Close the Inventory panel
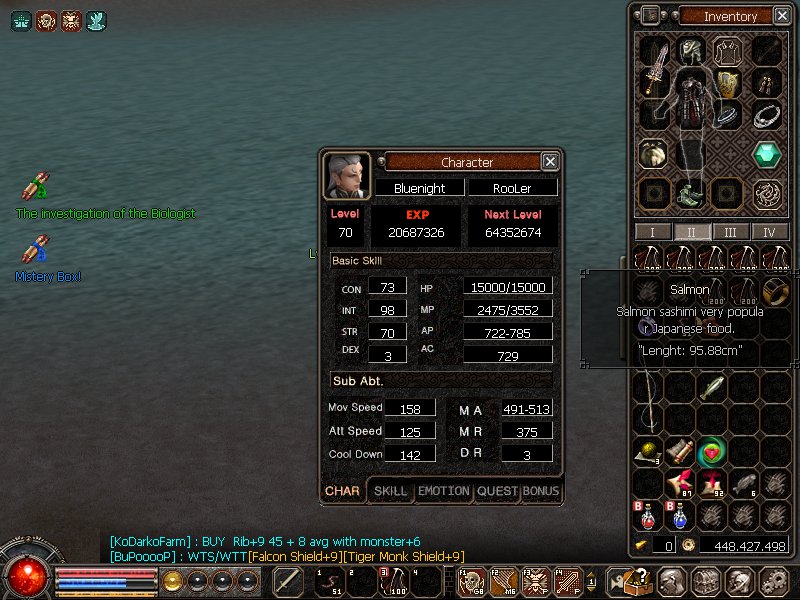Image resolution: width=800 pixels, height=600 pixels. click(x=779, y=15)
